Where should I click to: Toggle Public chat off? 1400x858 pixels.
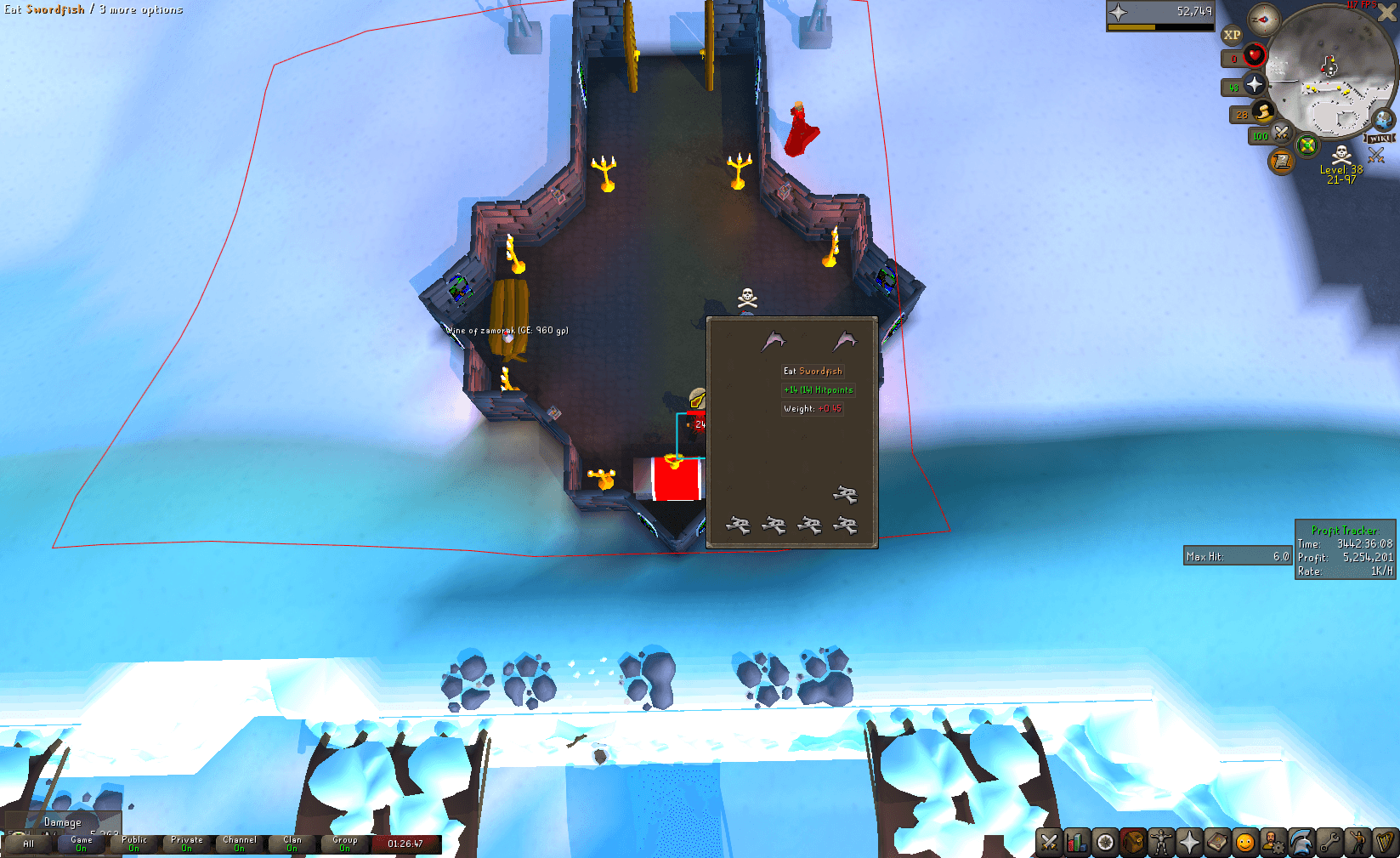tap(133, 843)
